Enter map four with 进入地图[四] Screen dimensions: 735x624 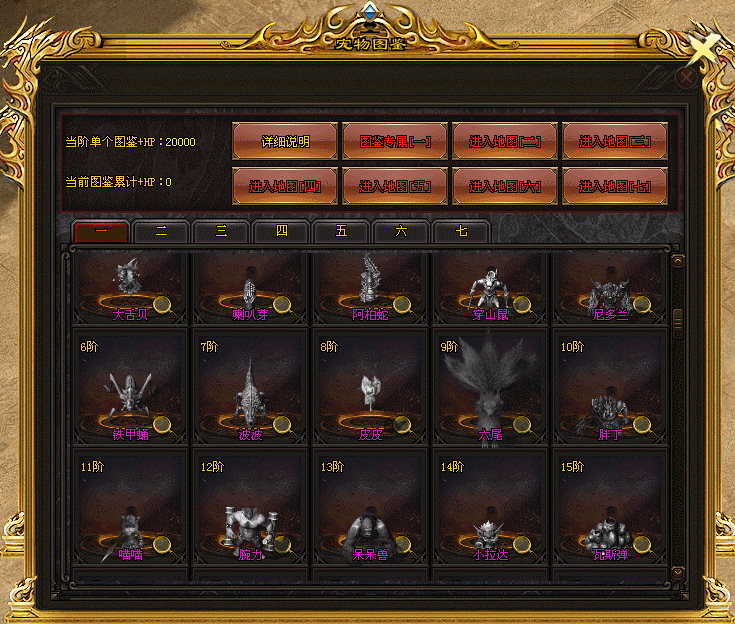click(285, 186)
